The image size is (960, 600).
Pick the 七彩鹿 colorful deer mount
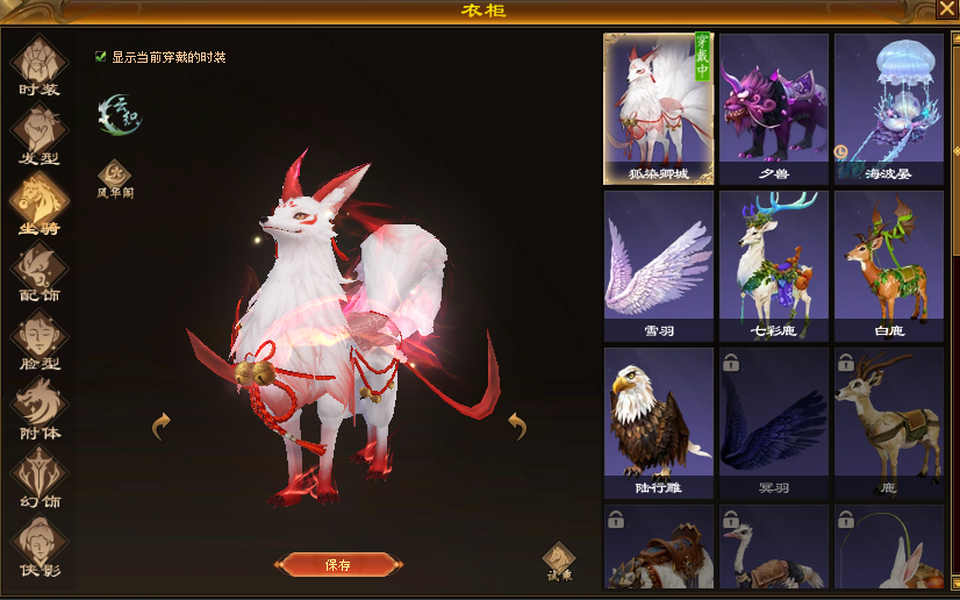774,265
